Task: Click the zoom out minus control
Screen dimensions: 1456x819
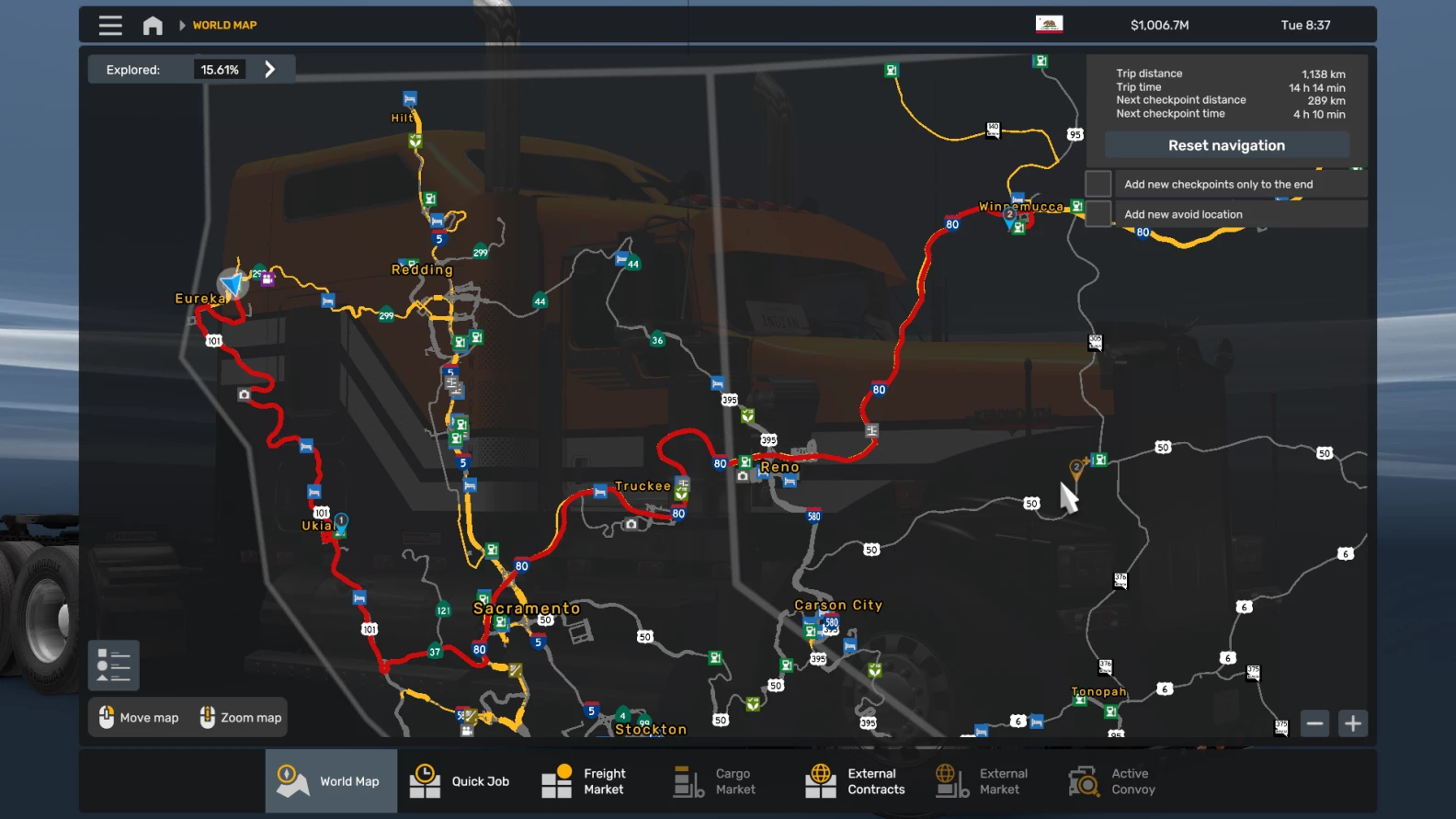Action: tap(1314, 722)
